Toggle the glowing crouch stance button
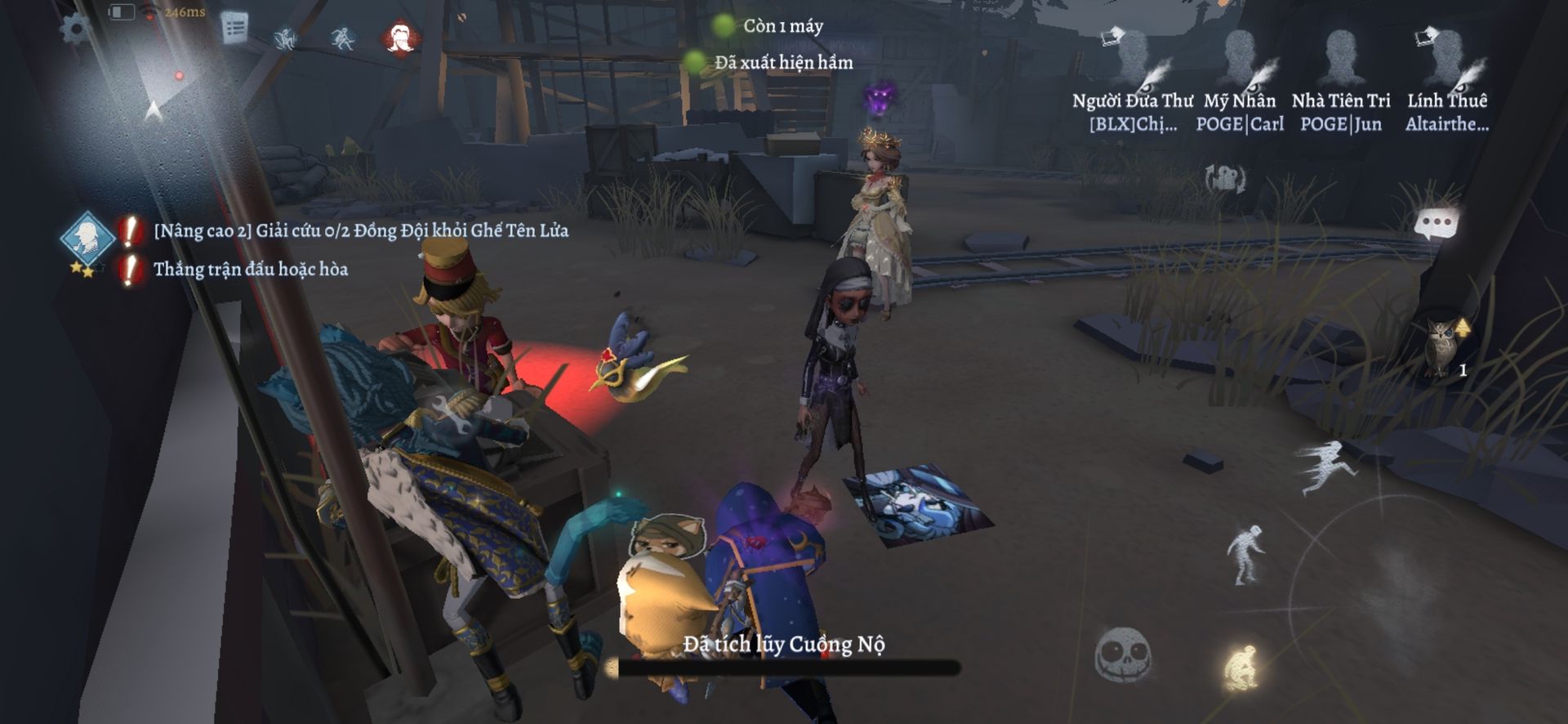 (1240, 668)
